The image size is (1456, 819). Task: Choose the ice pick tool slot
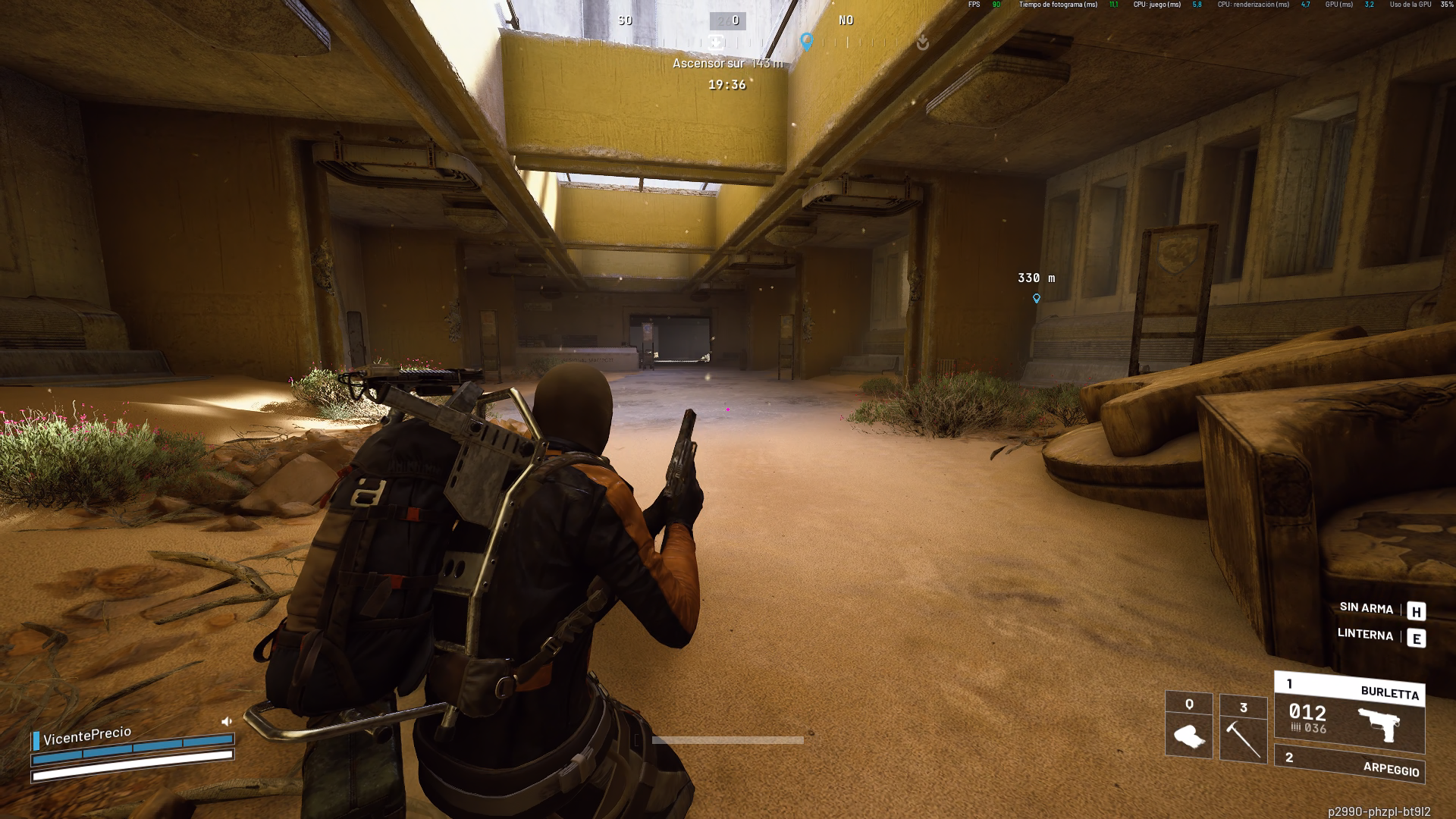(x=1243, y=728)
